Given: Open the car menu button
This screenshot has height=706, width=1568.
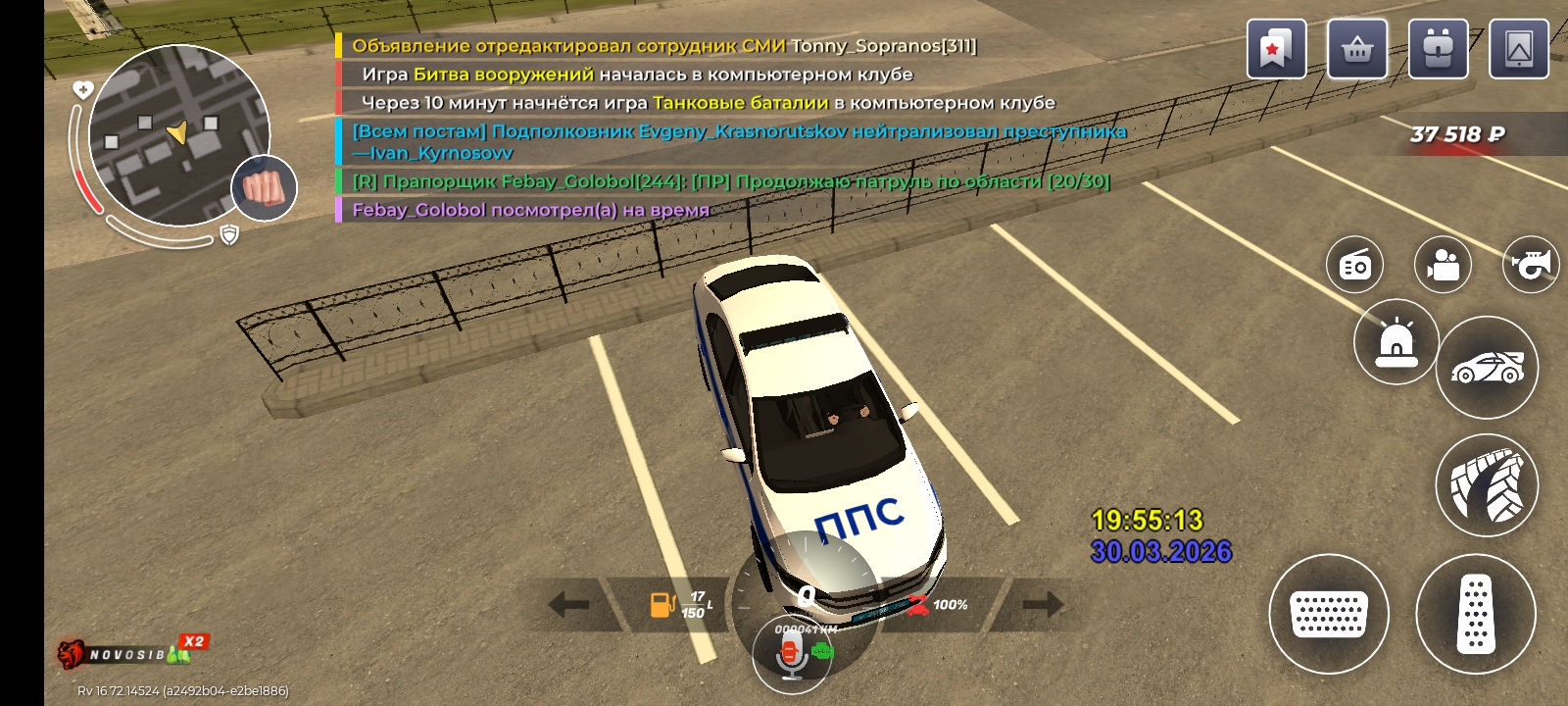Looking at the screenshot, I should (x=1487, y=368).
